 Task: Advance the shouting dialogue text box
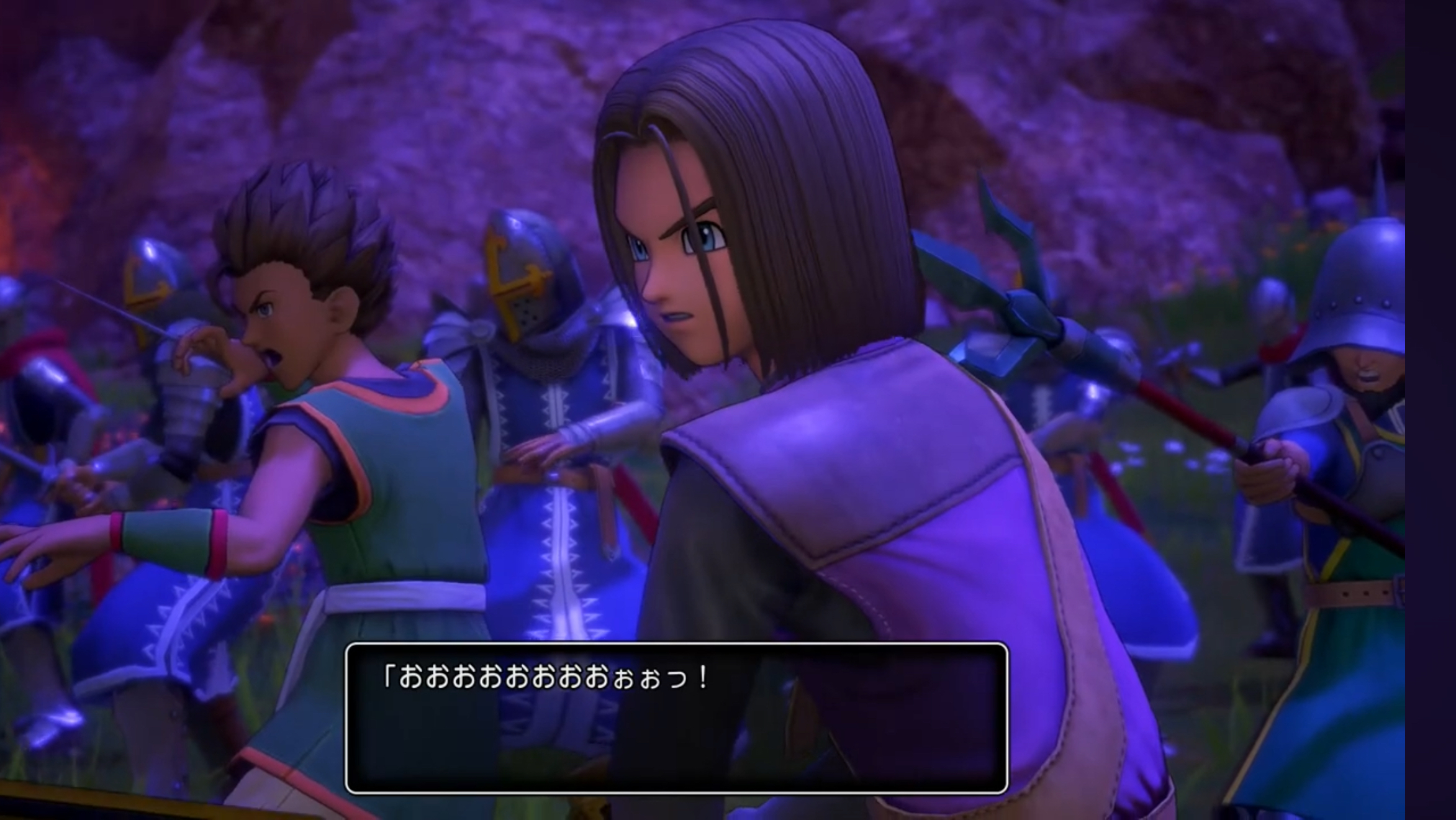coord(676,718)
